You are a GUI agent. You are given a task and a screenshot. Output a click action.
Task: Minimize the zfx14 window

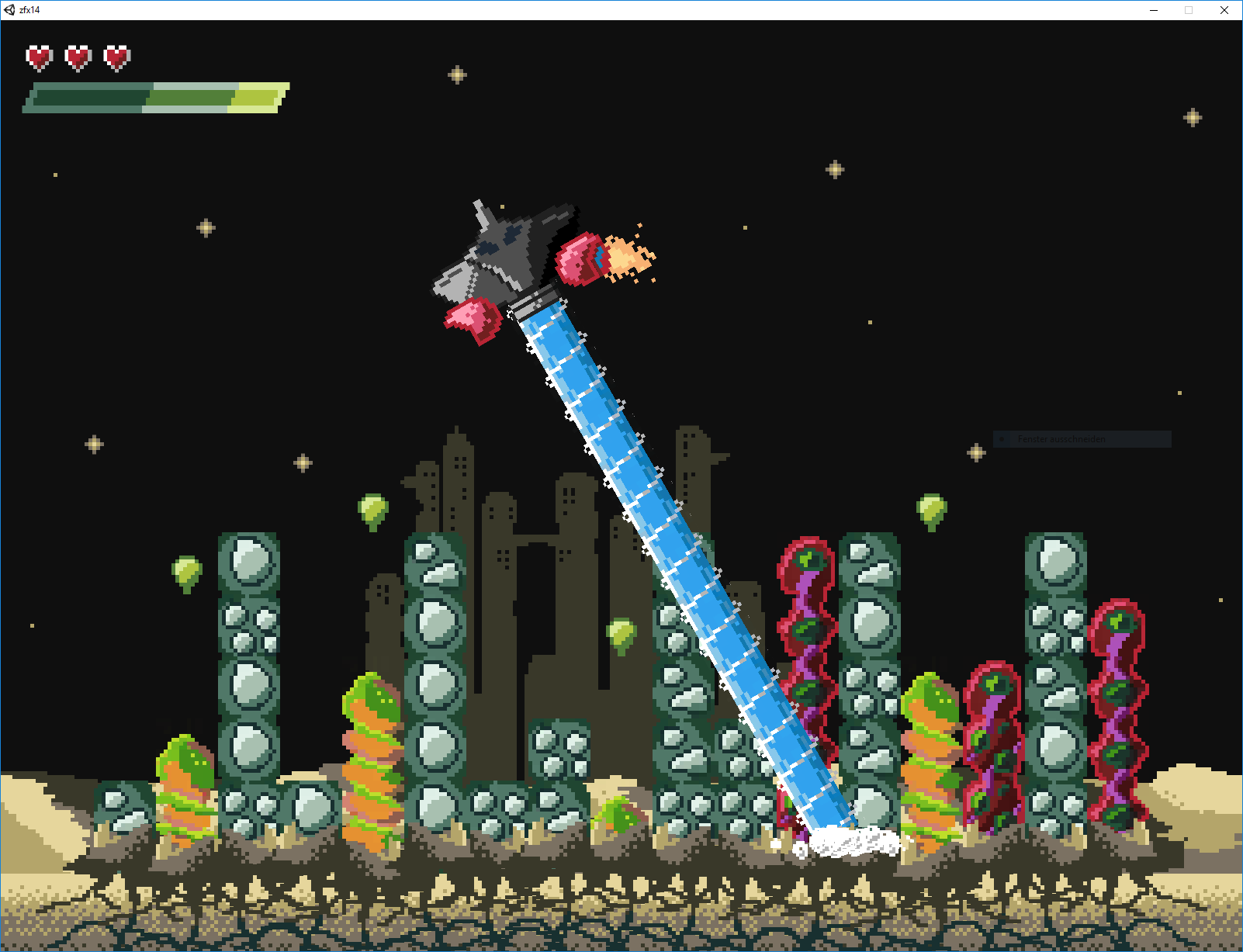coord(1154,10)
